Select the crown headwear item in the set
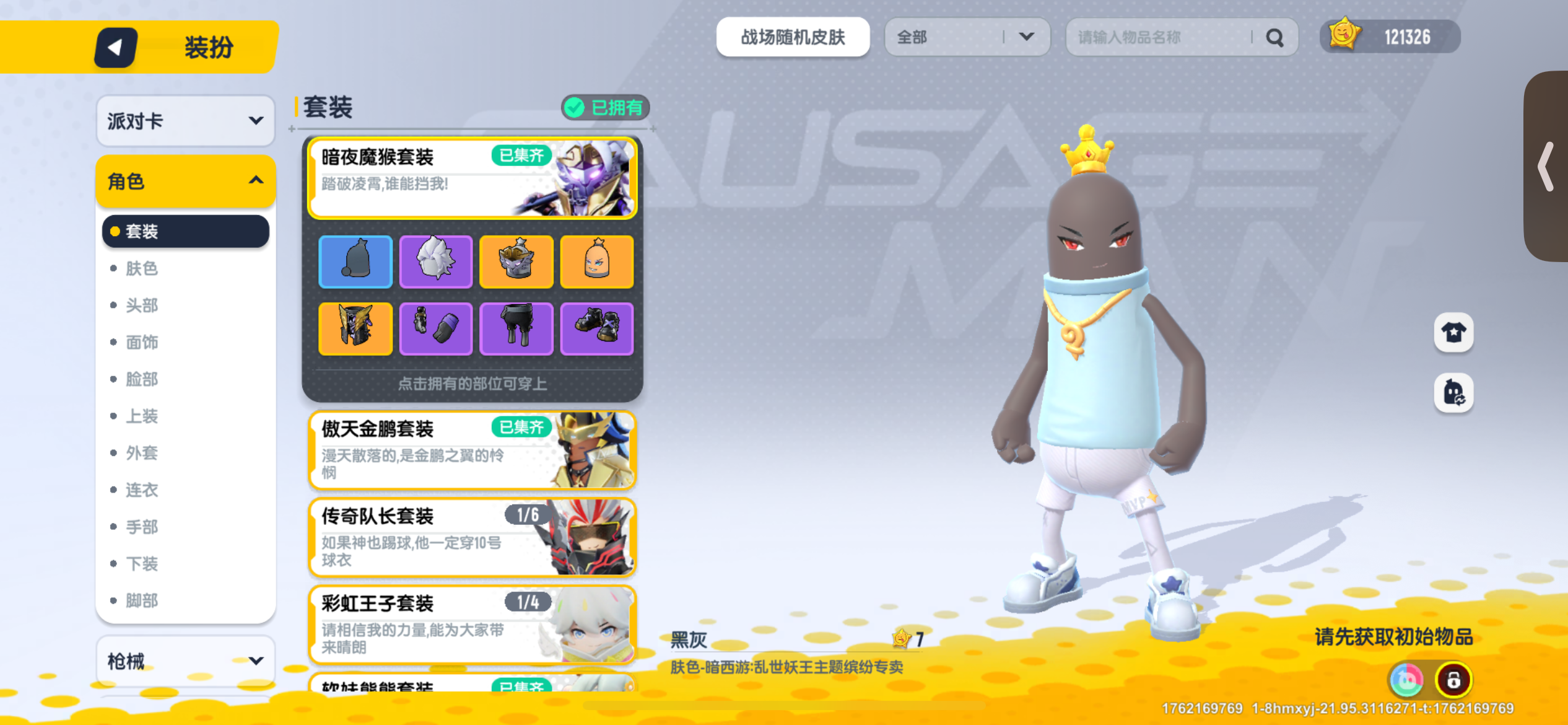Screen dimensions: 1568x725 (x=516, y=261)
